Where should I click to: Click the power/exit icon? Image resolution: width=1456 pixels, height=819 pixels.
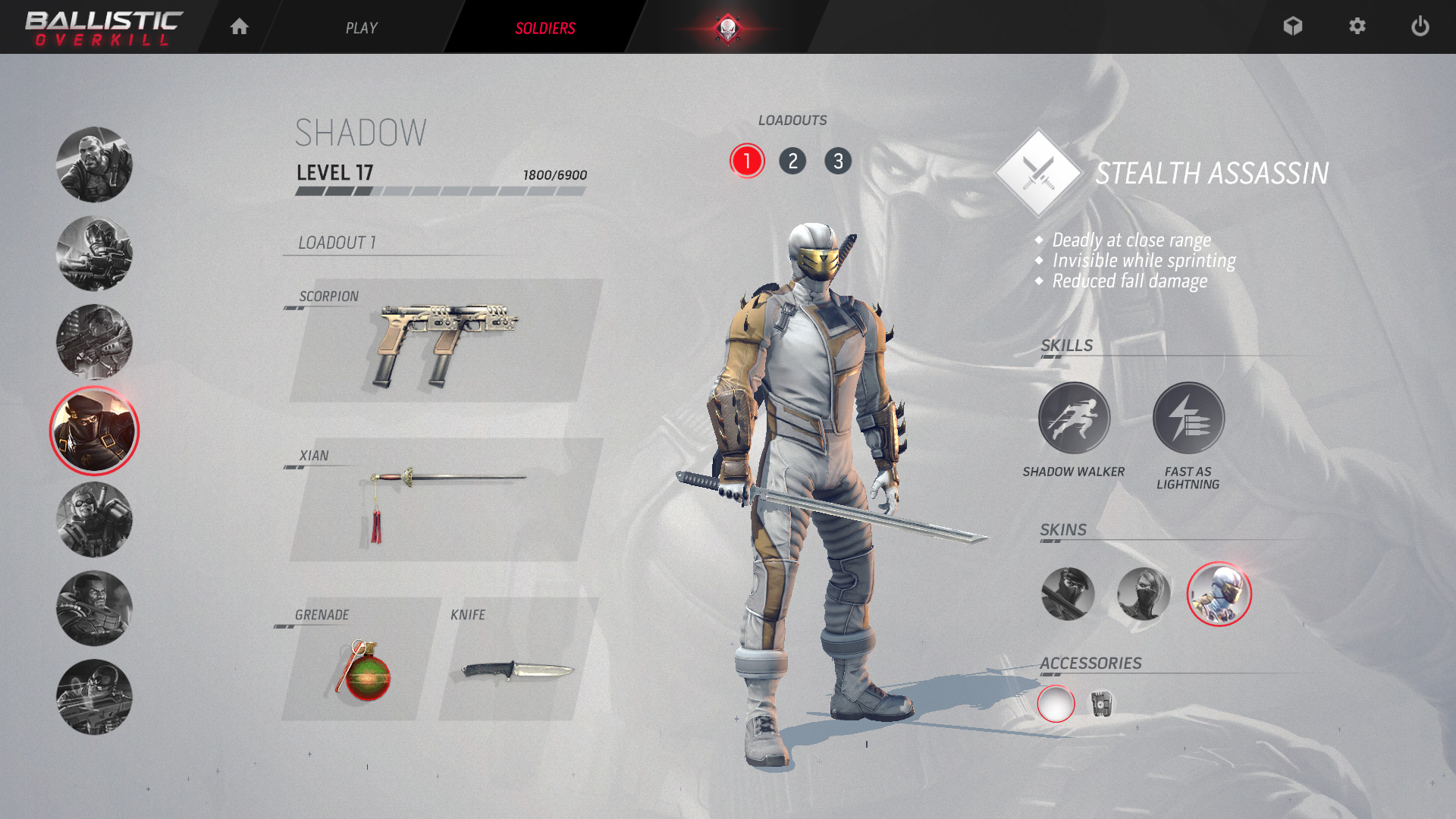(1420, 27)
